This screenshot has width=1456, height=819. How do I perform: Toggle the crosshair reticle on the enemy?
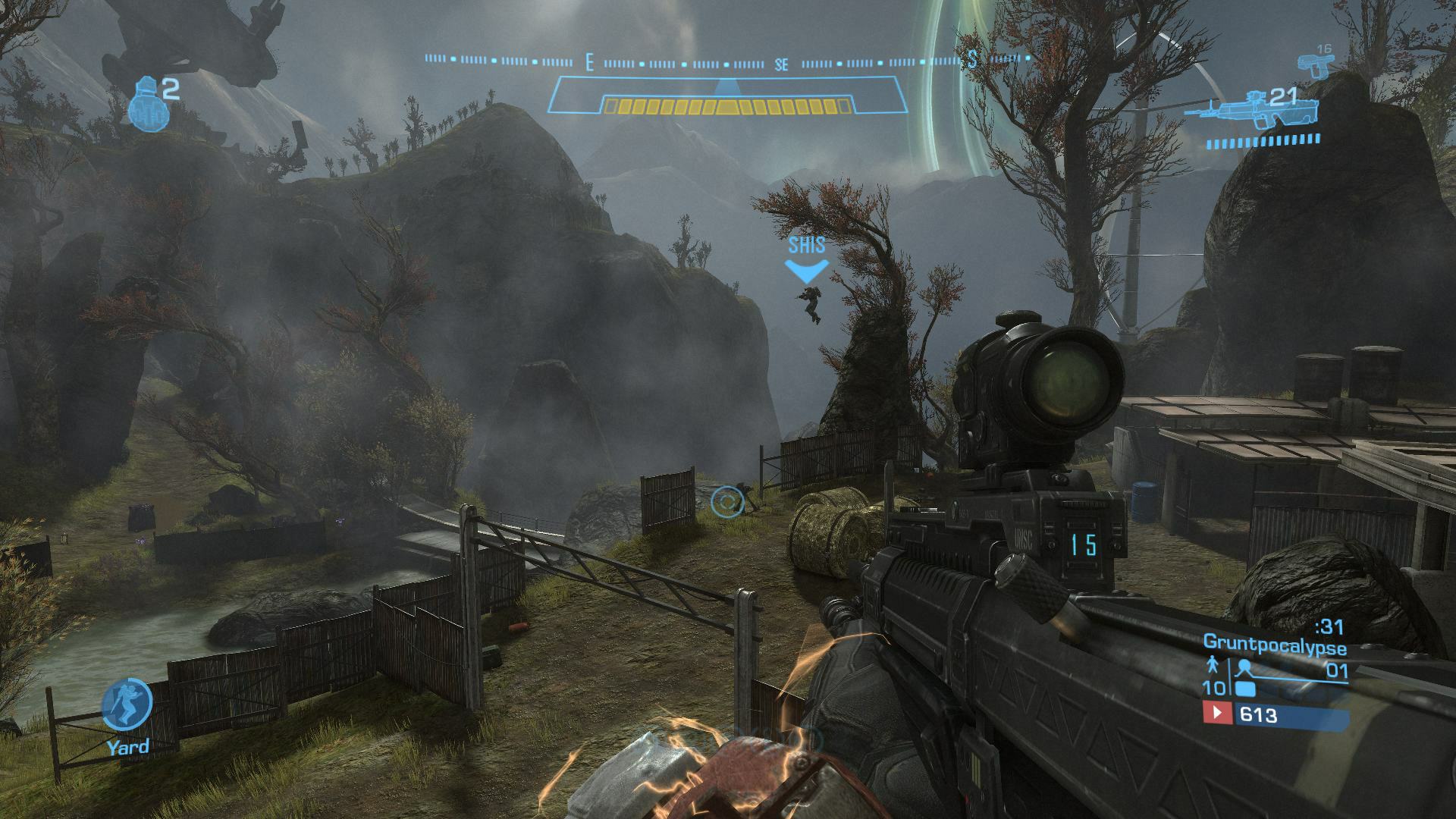pyautogui.click(x=727, y=501)
